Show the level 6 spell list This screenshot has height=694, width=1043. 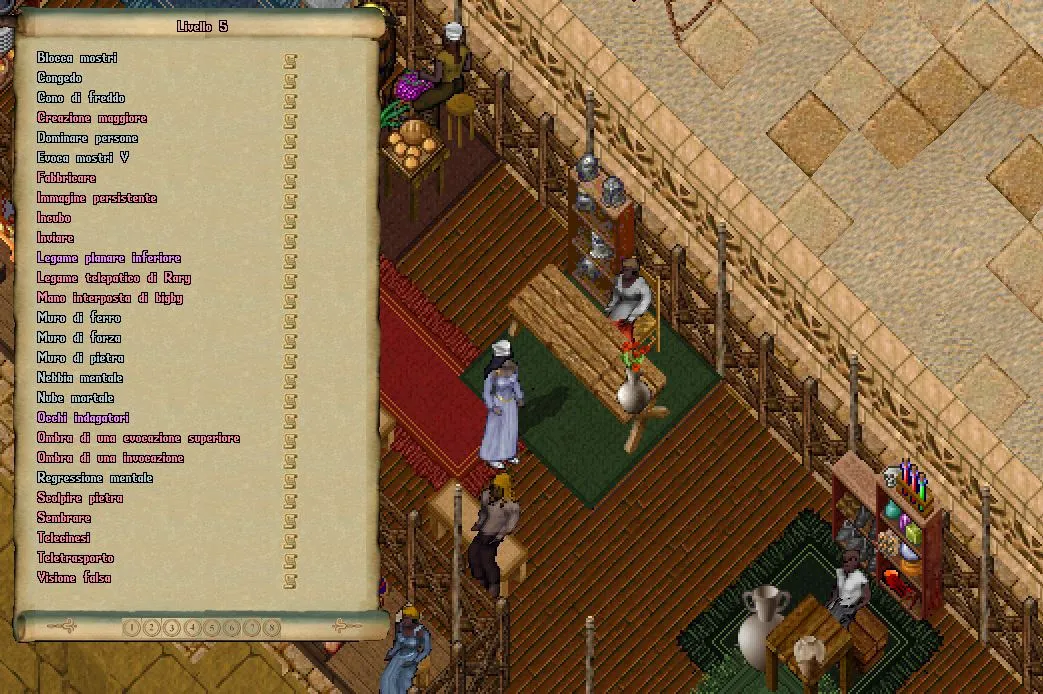click(232, 628)
